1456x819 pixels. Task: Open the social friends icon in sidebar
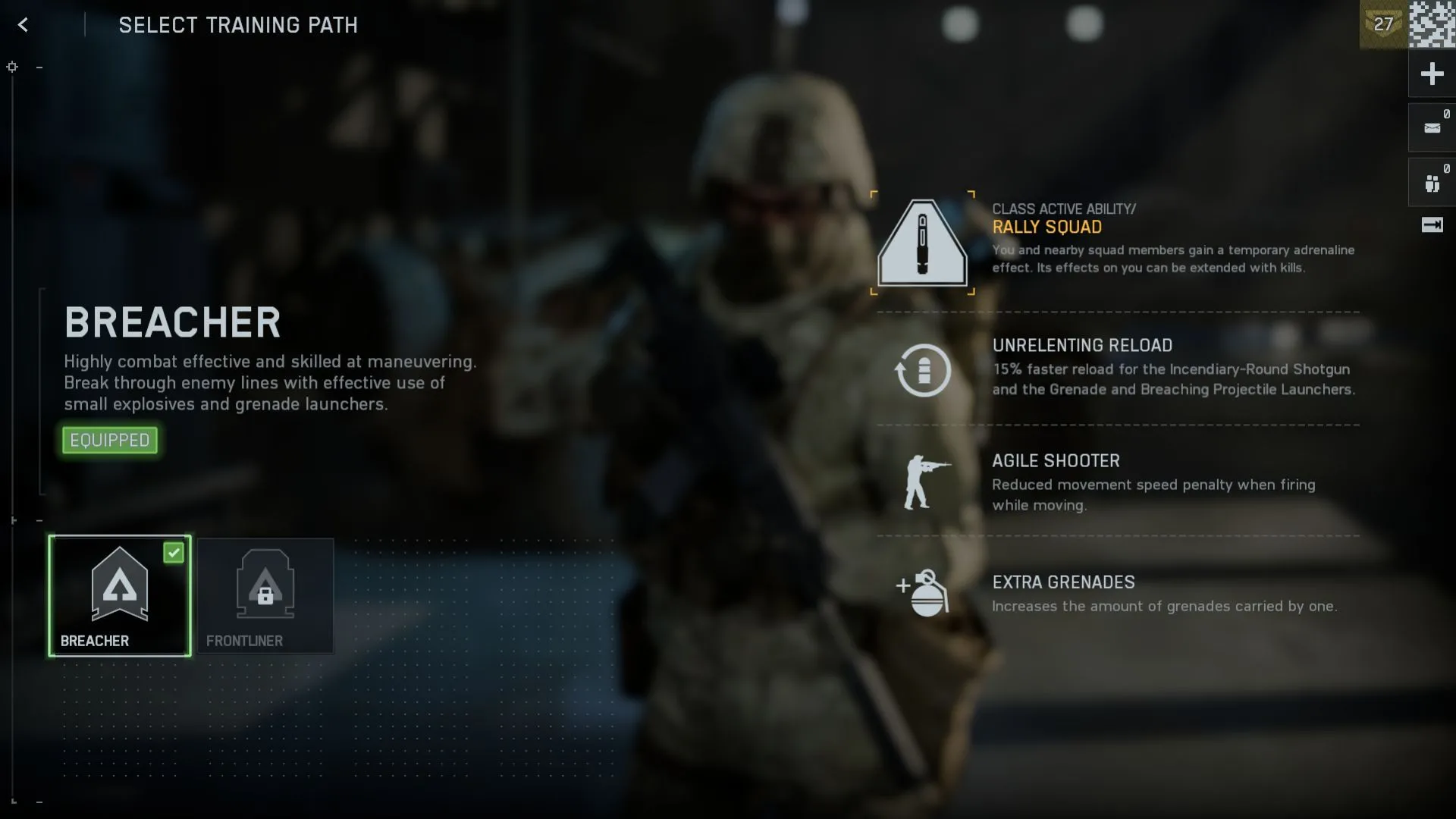click(x=1432, y=182)
